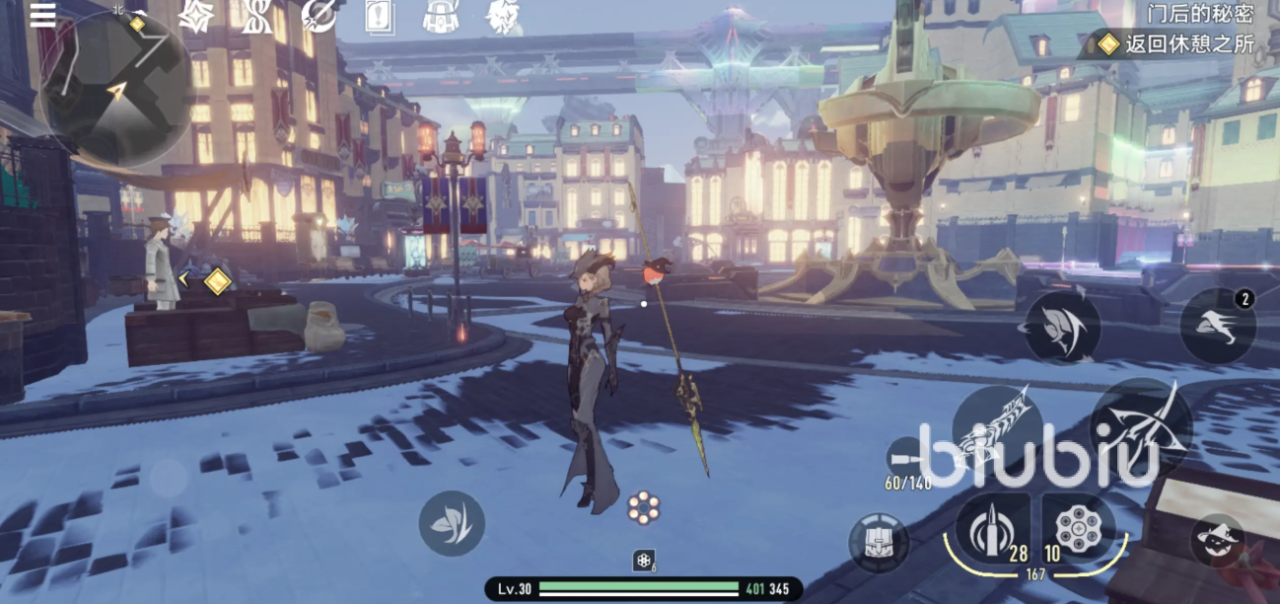
Task: Open the hourglass-shaped icon in top bar
Action: coord(256,16)
